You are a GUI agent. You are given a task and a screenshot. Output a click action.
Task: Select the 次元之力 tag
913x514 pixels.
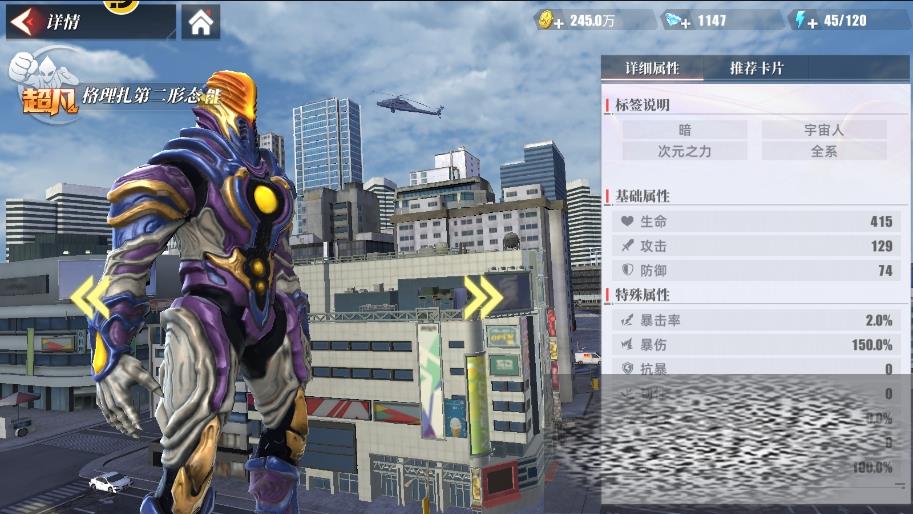coord(685,151)
